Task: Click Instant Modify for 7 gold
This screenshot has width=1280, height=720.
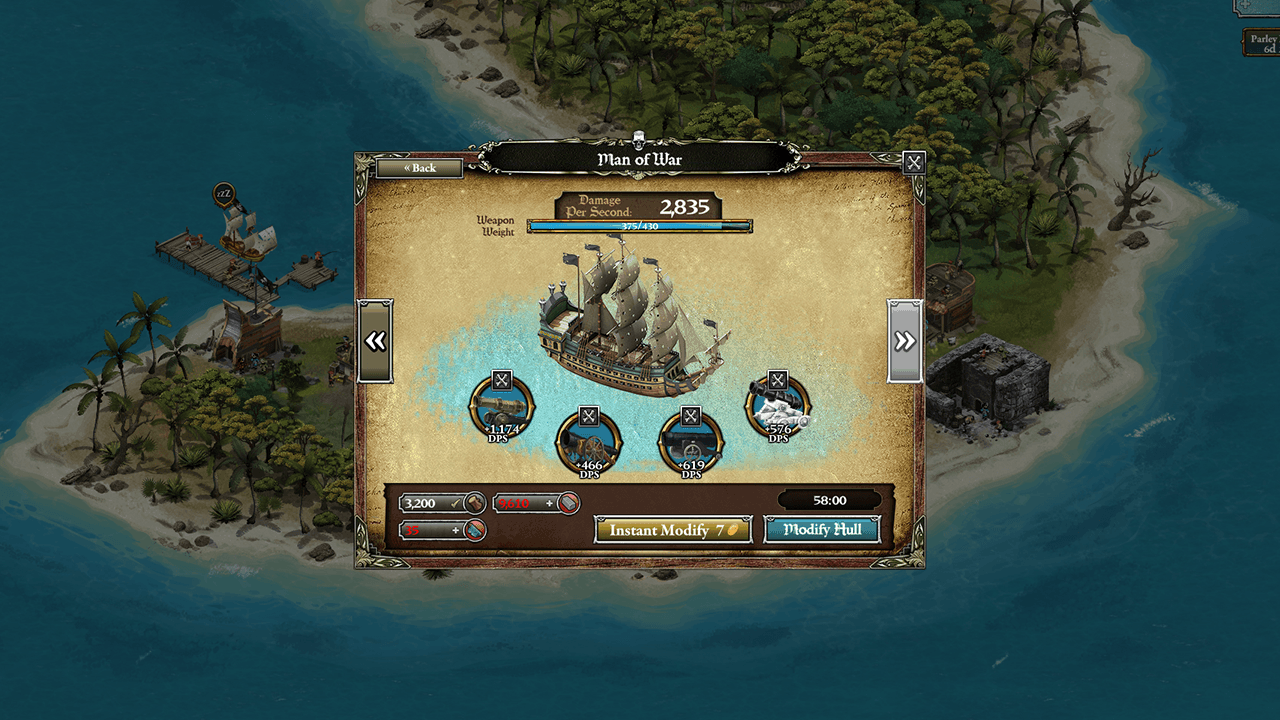Action: pyautogui.click(x=673, y=530)
